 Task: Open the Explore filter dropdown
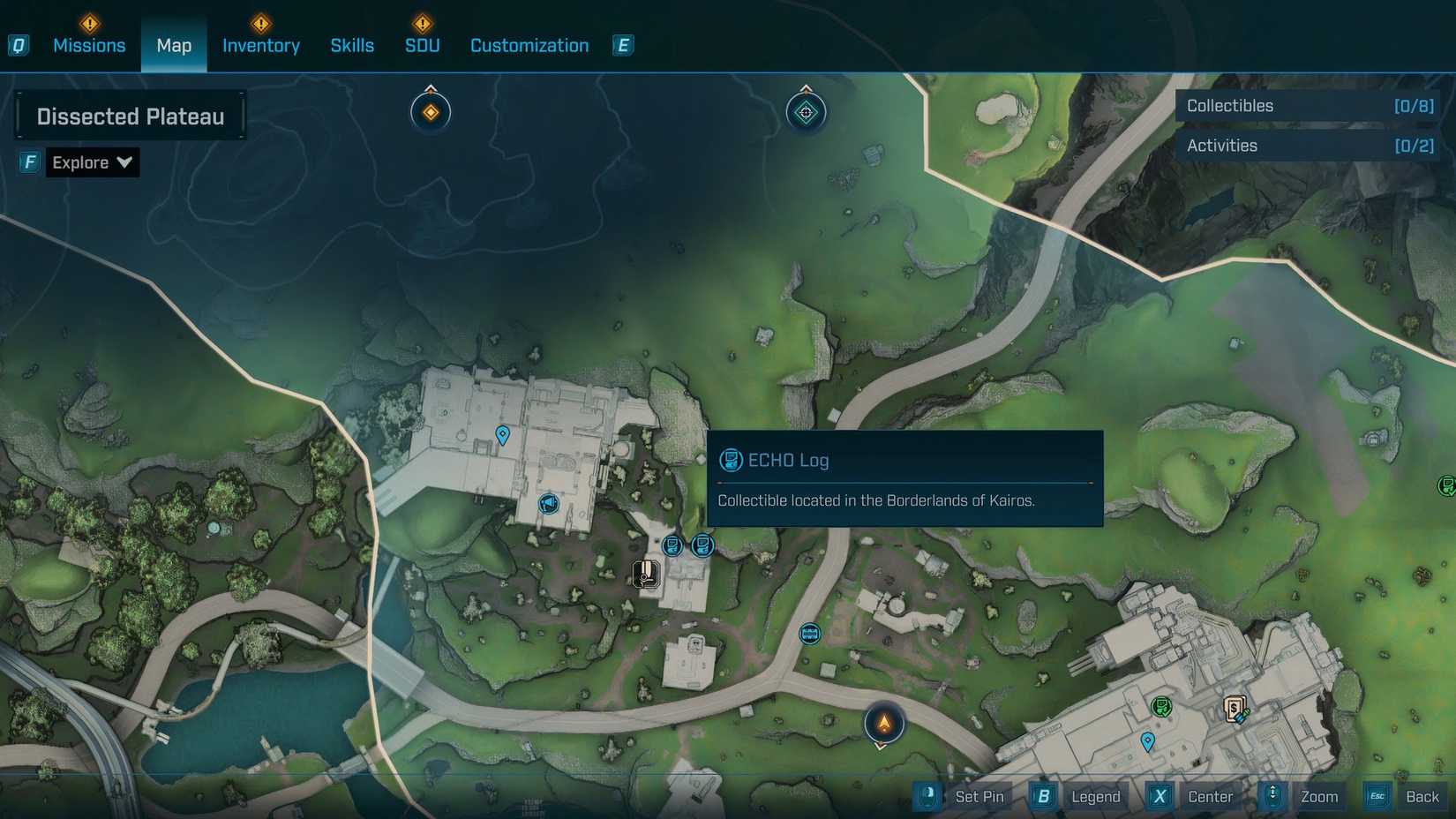pyautogui.click(x=92, y=162)
